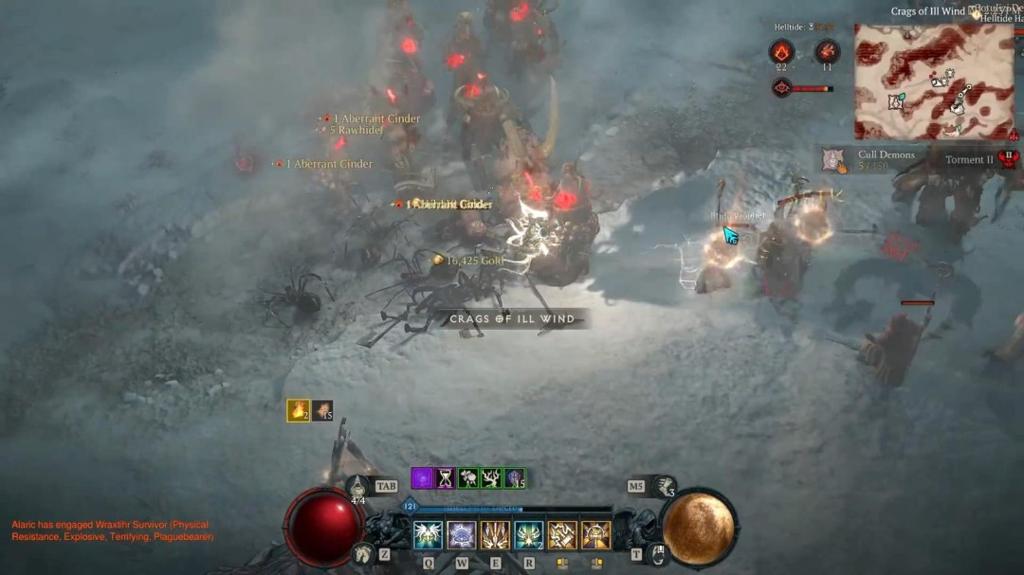Activate the teal burst skill on R

coord(529,536)
